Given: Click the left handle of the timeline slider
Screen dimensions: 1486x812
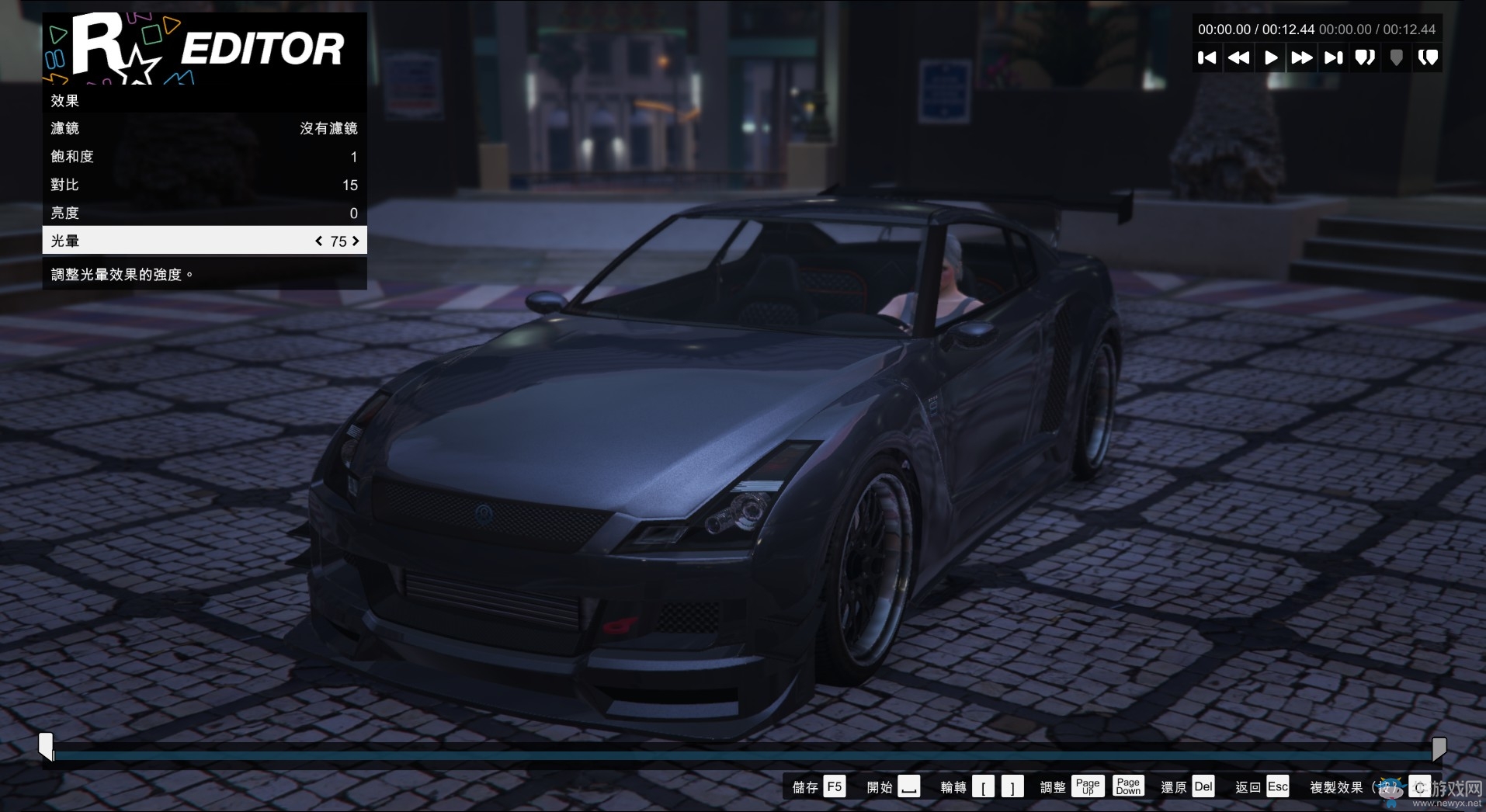Looking at the screenshot, I should [47, 748].
